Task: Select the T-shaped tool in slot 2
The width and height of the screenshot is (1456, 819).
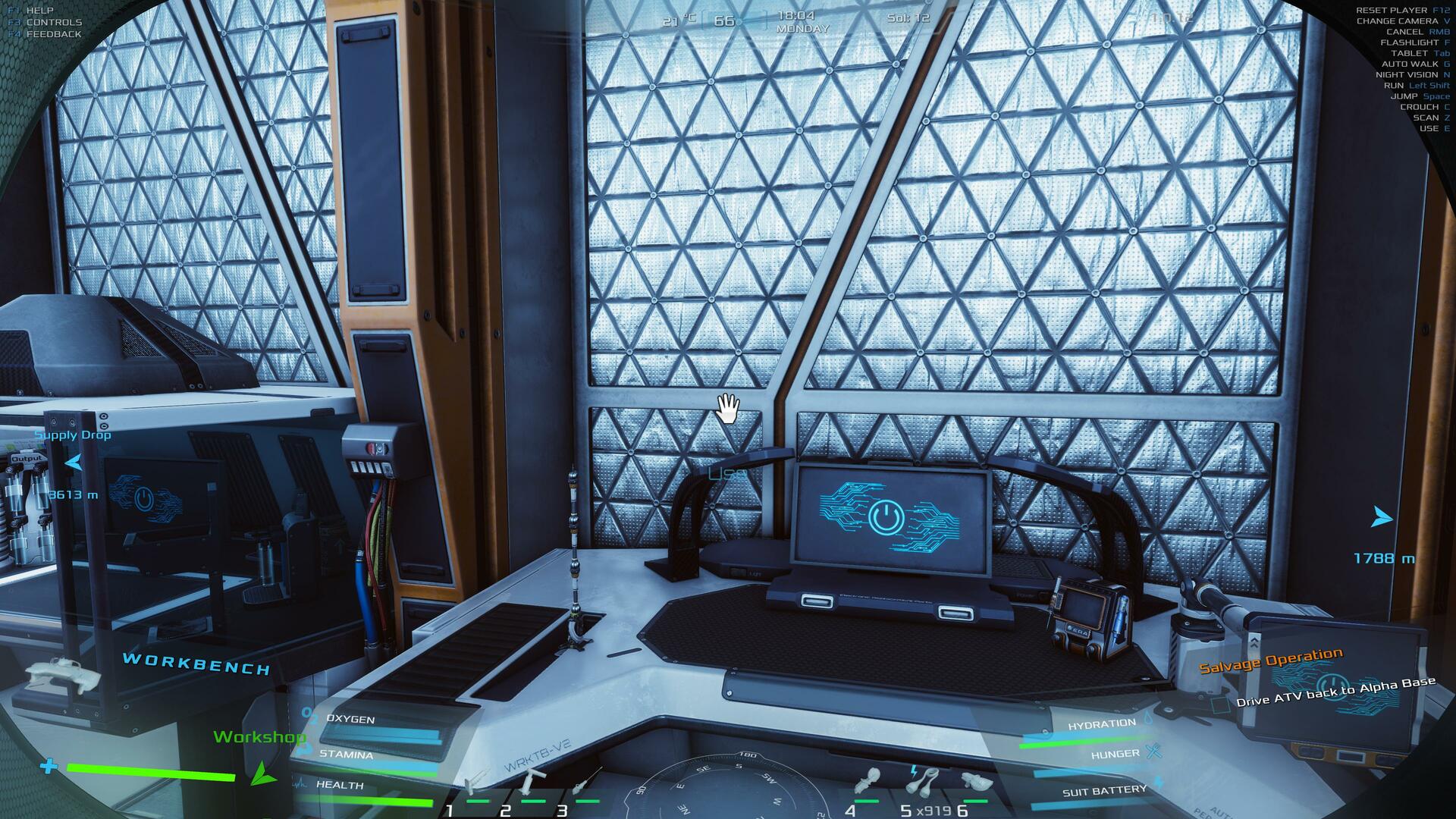Action: 535,780
